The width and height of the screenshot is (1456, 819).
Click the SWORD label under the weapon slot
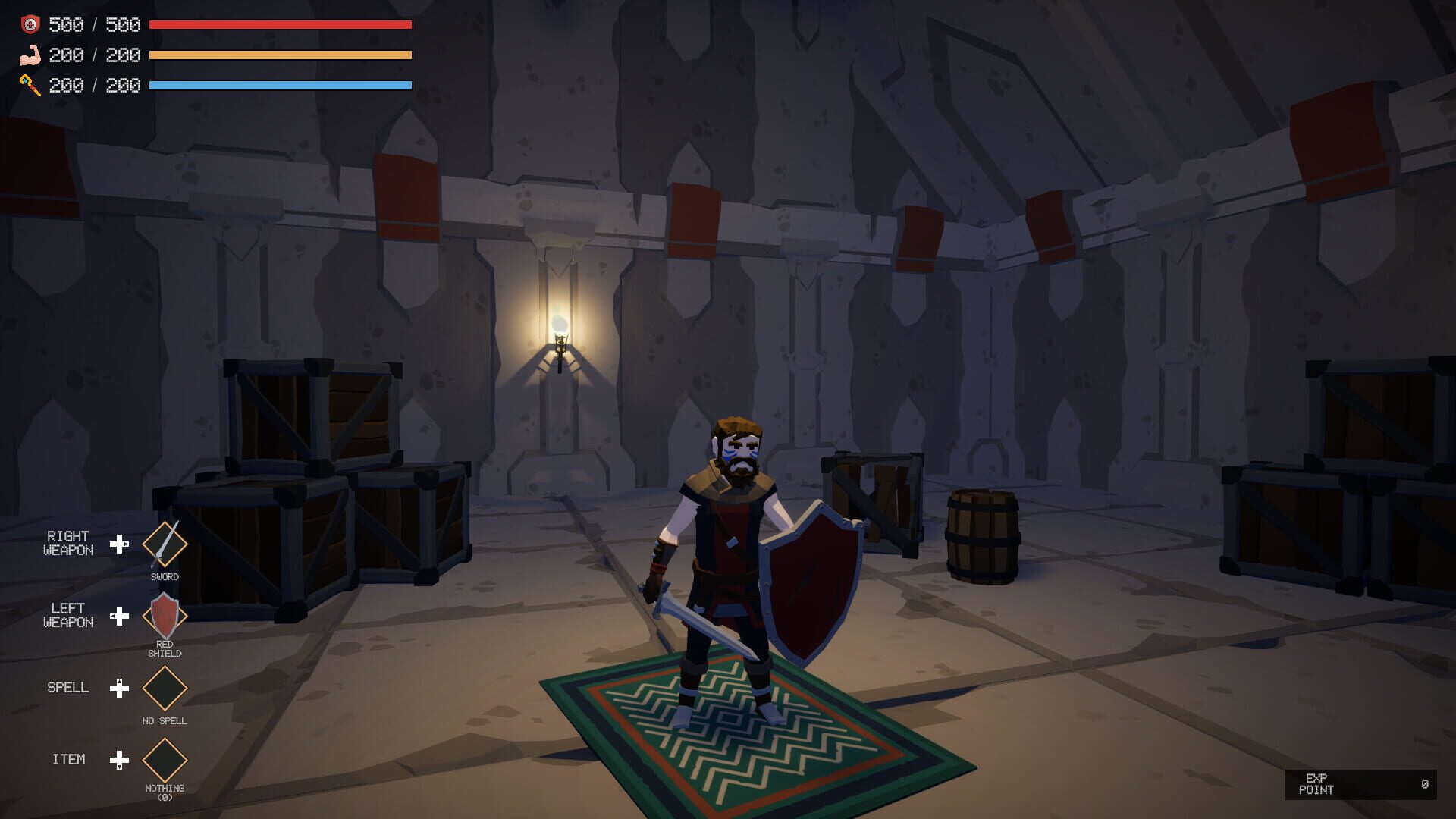click(x=164, y=577)
